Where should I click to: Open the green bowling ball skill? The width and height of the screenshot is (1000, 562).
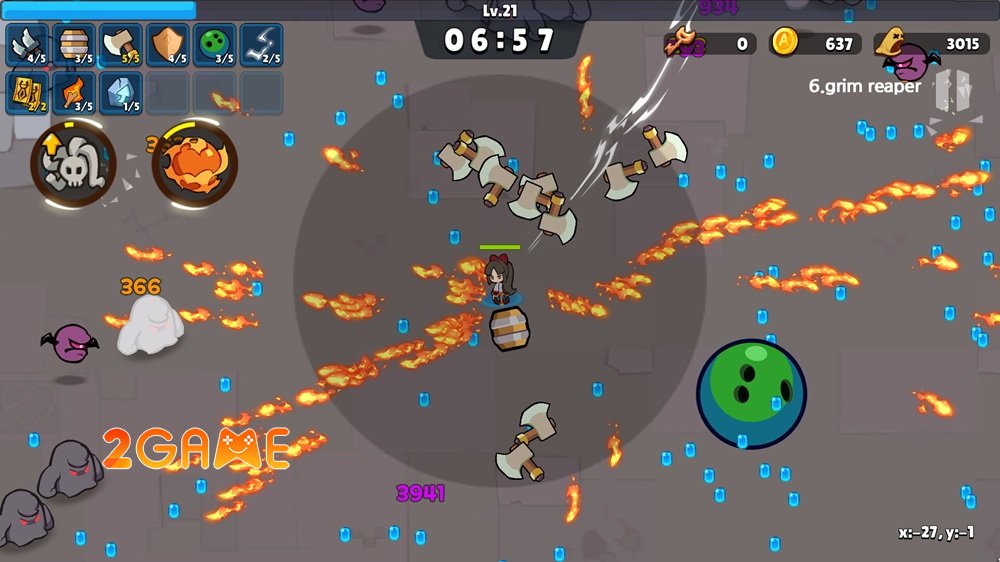[214, 45]
